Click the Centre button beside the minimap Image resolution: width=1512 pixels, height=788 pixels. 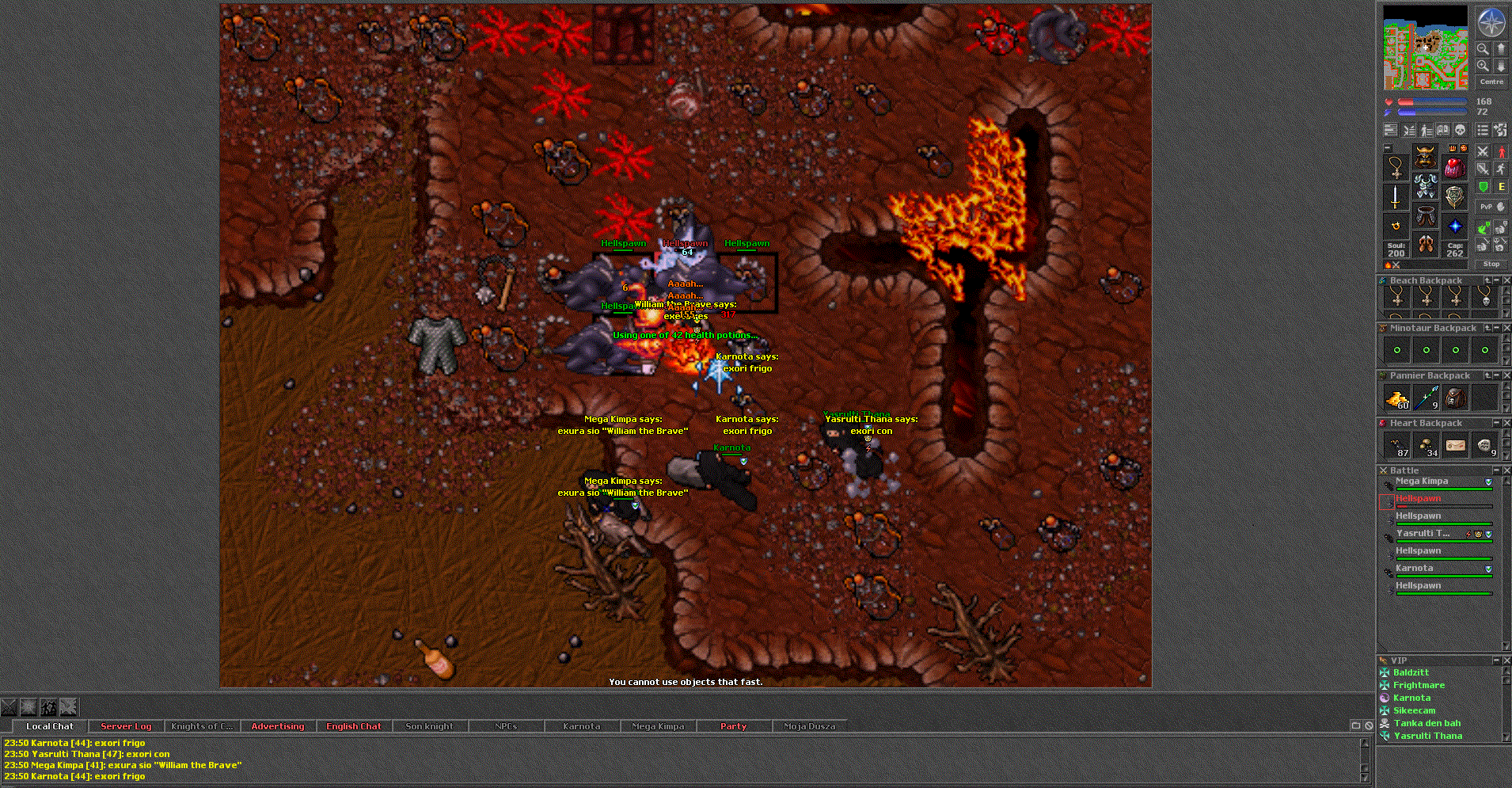click(x=1491, y=82)
